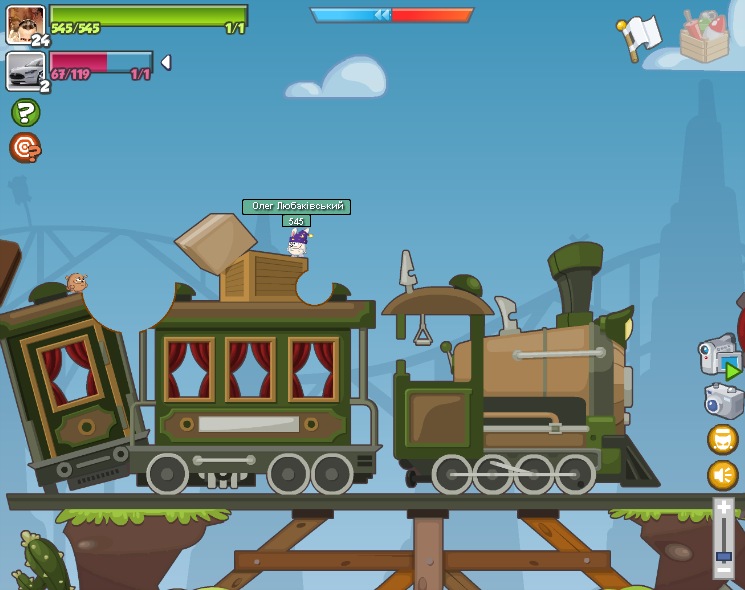Click the blue zoom slider handle
The height and width of the screenshot is (590, 745).
coord(723,555)
